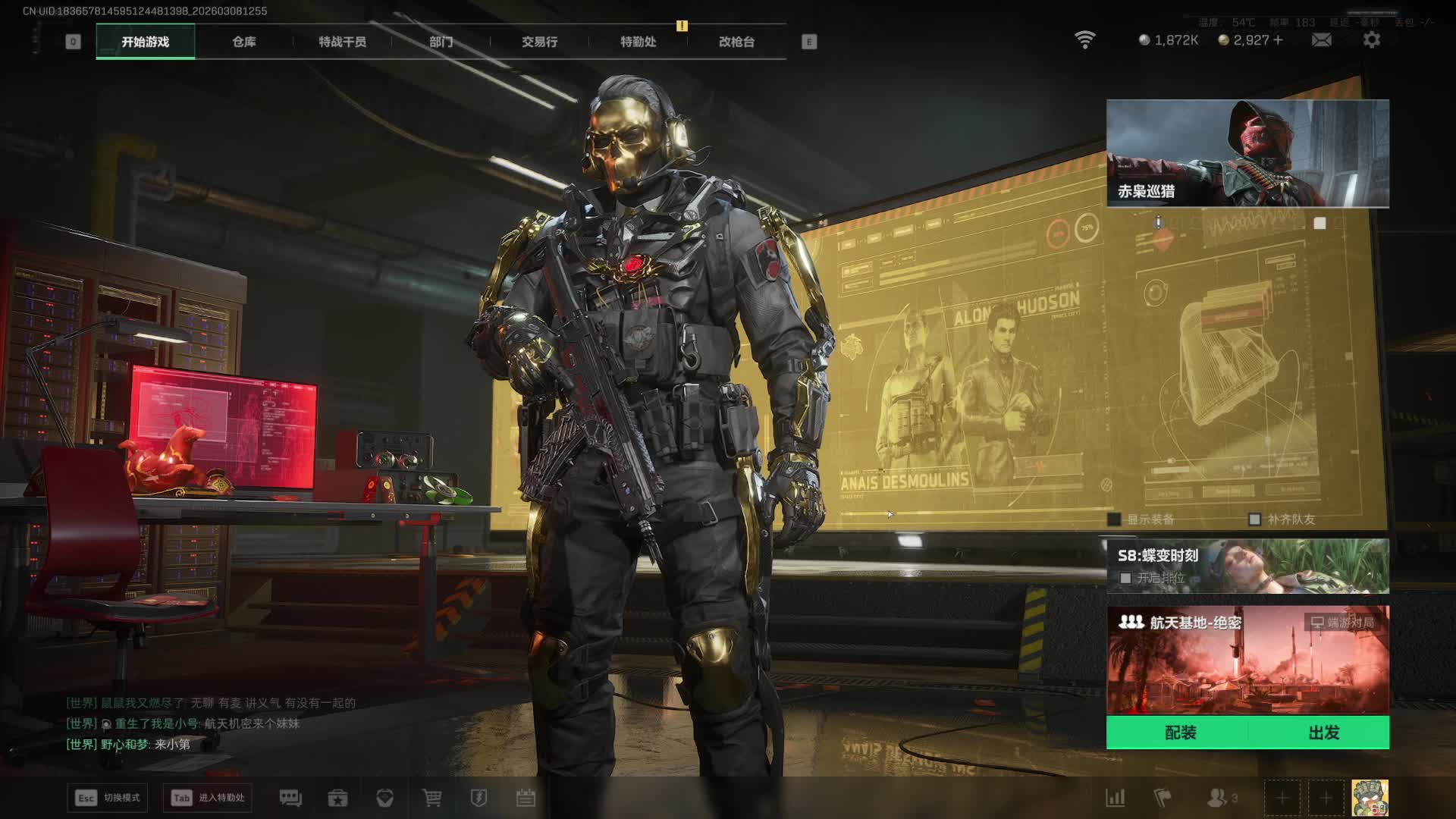Open the friends list icon
The image size is (1456, 819).
point(1217,798)
